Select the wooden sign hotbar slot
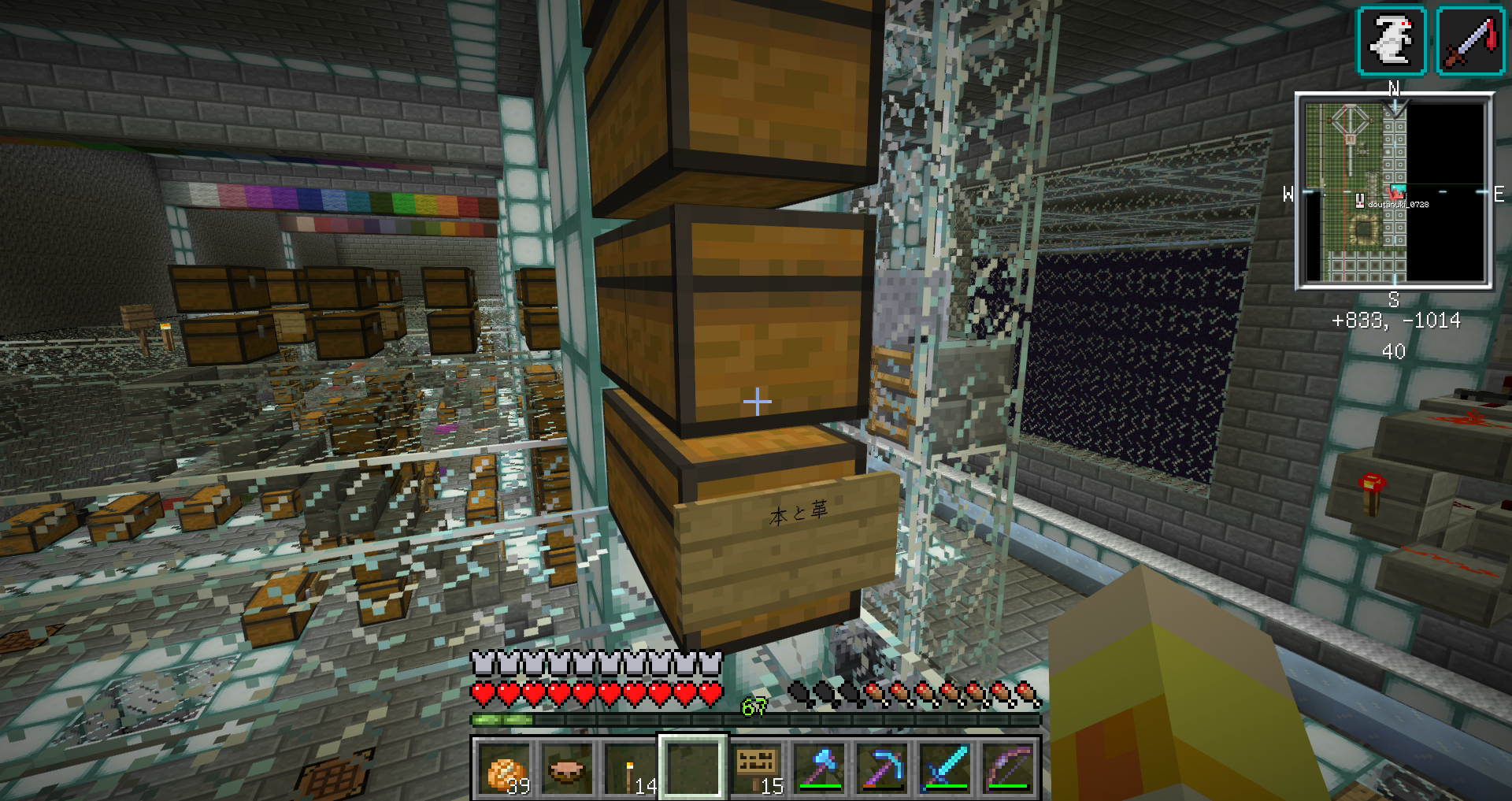 pos(756,768)
